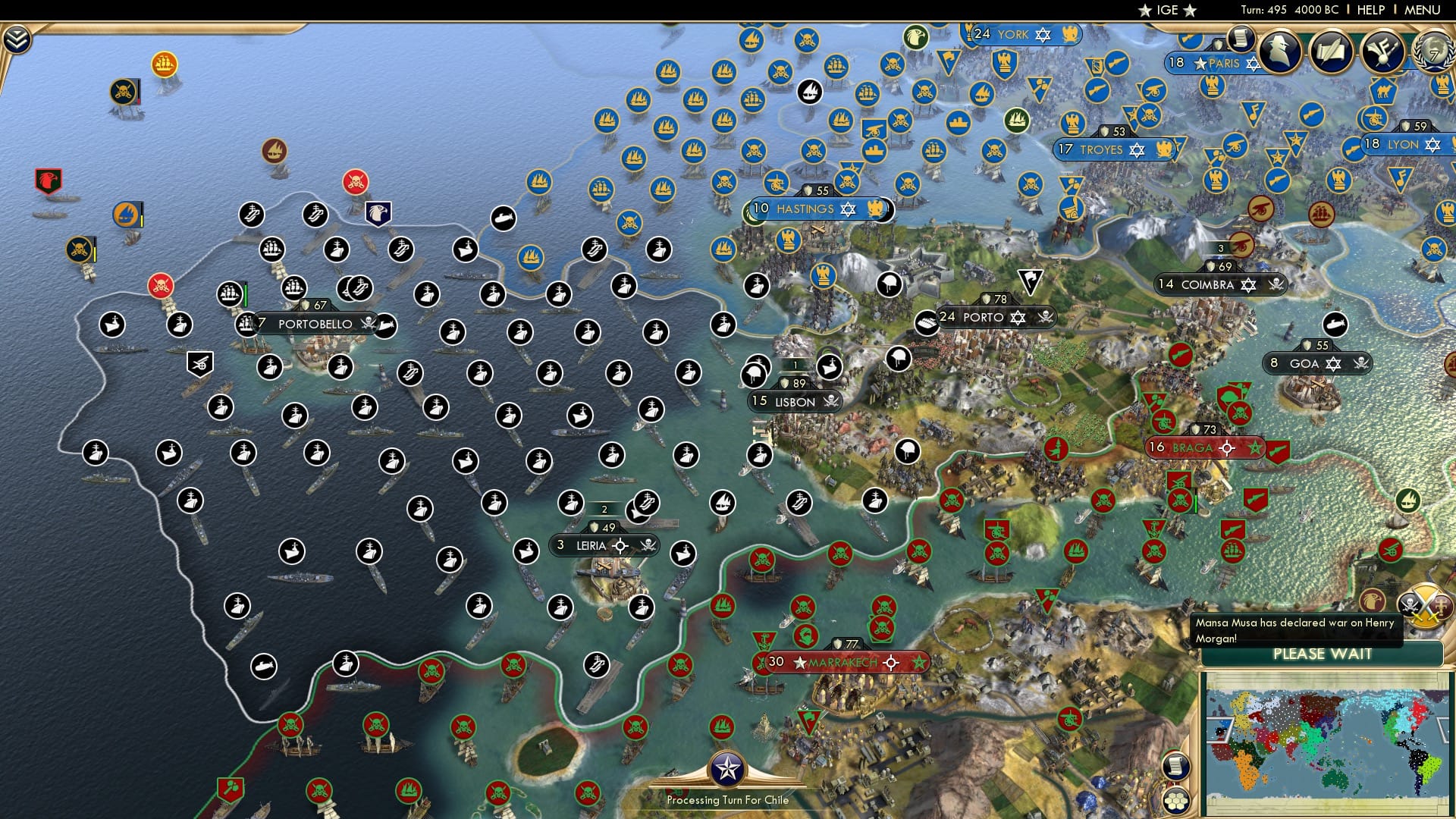The image size is (1456, 819).
Task: Open the Social Policies scroll-and-quill icon
Action: pyautogui.click(x=1331, y=52)
